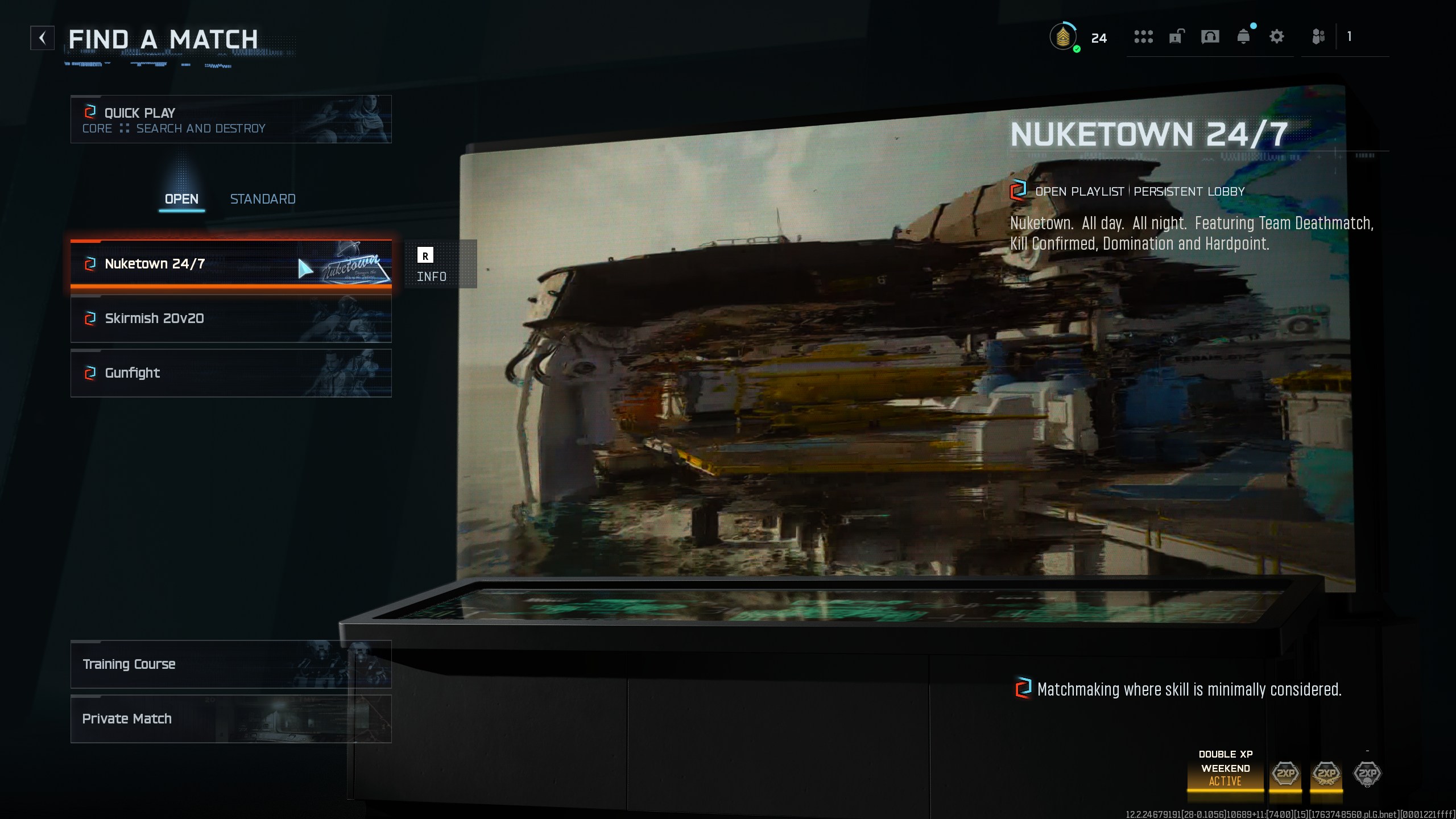Click the winged 2XP token icon

pyautogui.click(x=1326, y=773)
